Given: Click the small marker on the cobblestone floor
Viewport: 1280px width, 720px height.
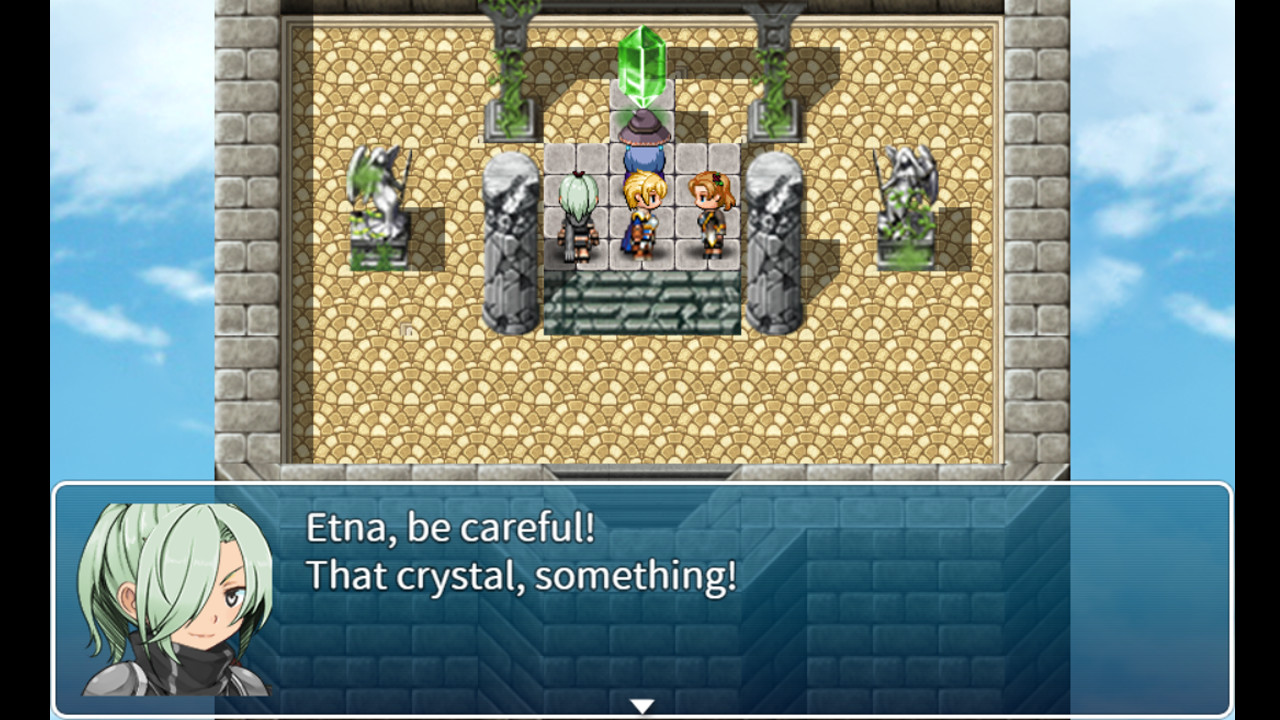Looking at the screenshot, I should [406, 327].
